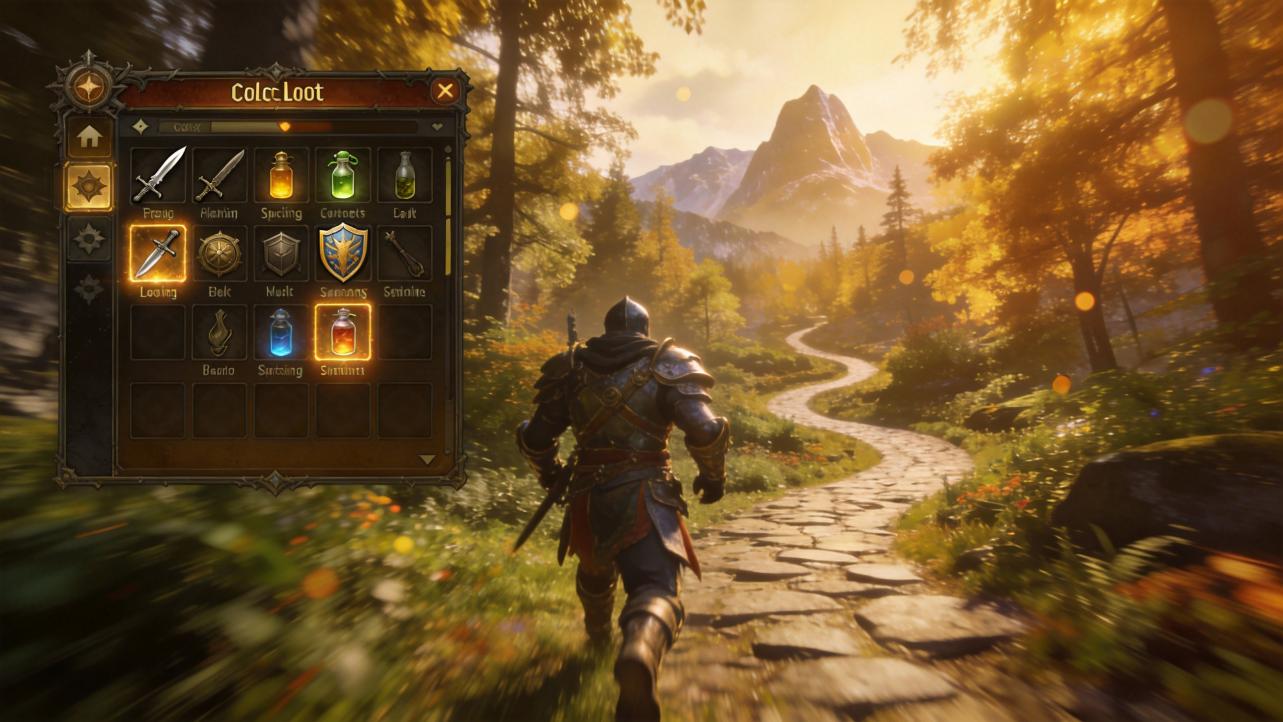
Task: Take the blue and gold crested shield
Action: click(x=343, y=253)
